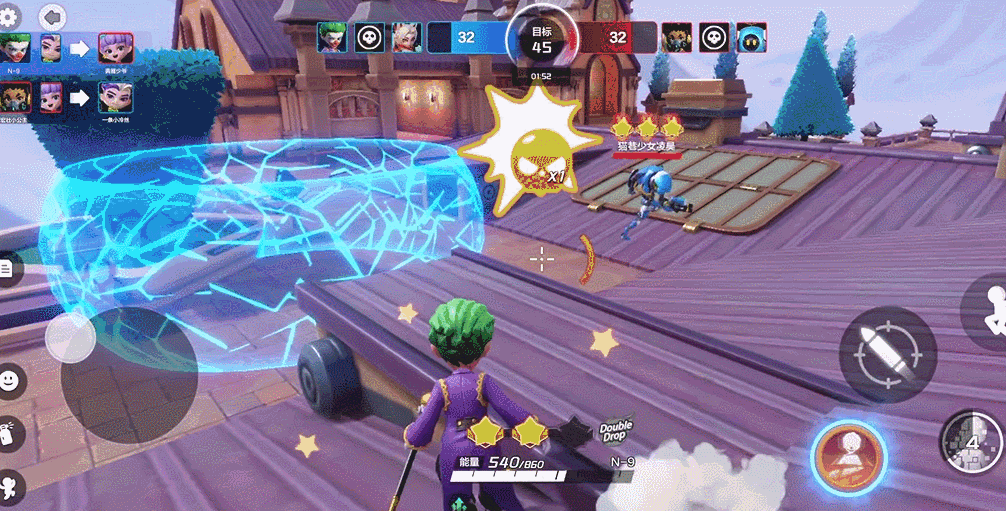Screen dimensions: 1006x511
Task: Open the document note icon
Action: (8, 268)
